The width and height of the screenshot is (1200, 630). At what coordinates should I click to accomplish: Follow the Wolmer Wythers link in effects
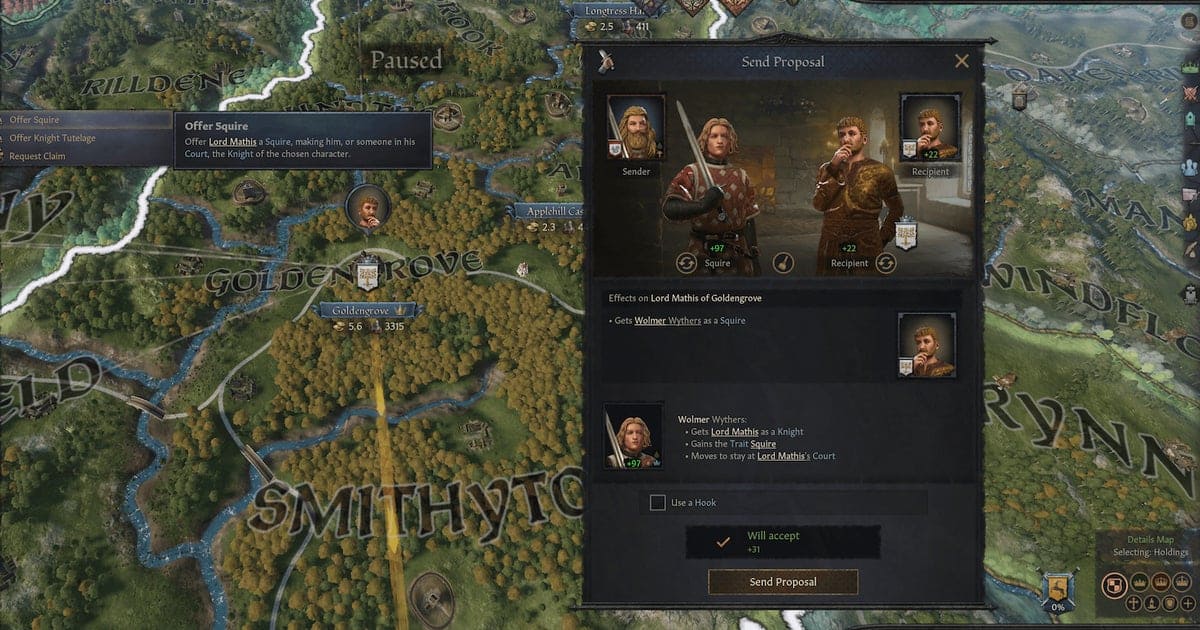[x=669, y=321]
